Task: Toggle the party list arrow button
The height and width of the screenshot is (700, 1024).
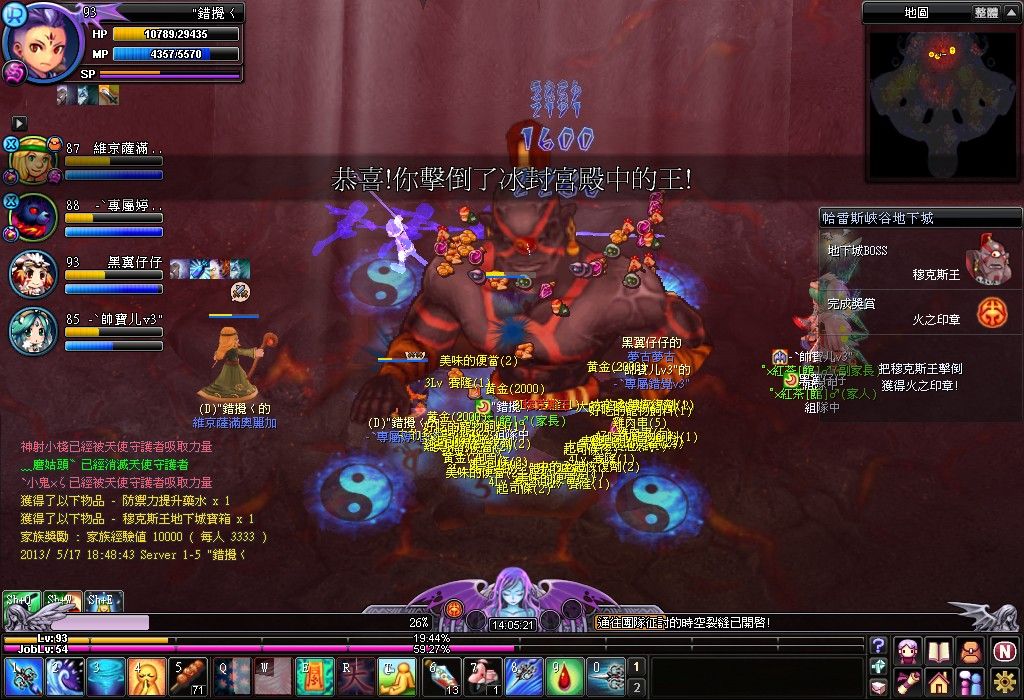Action: (19, 122)
